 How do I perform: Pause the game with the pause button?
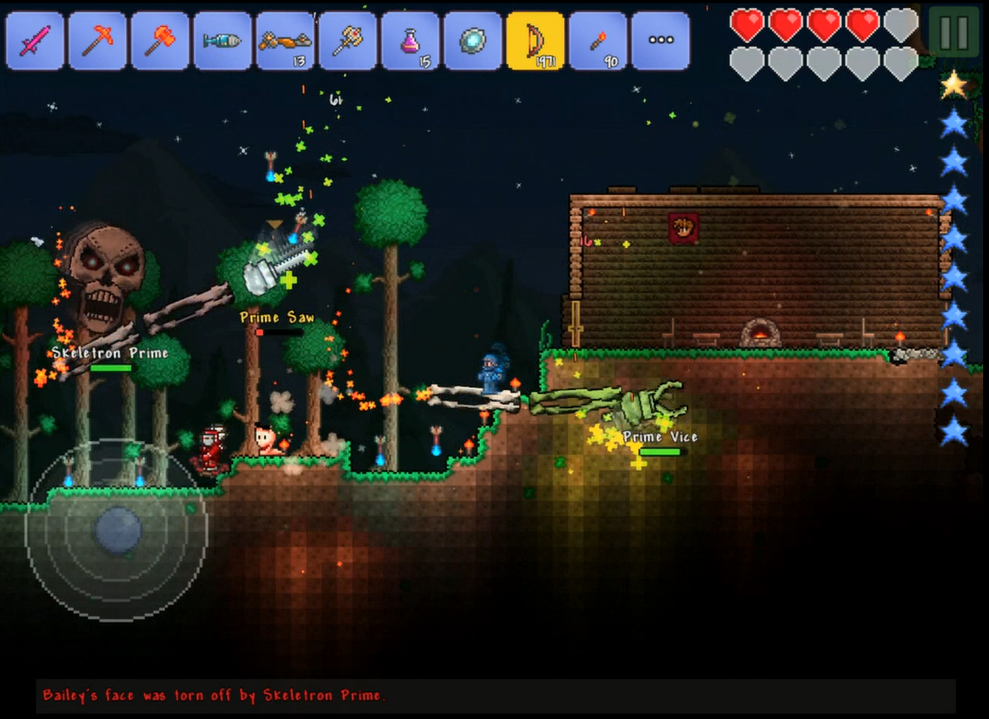(x=953, y=33)
